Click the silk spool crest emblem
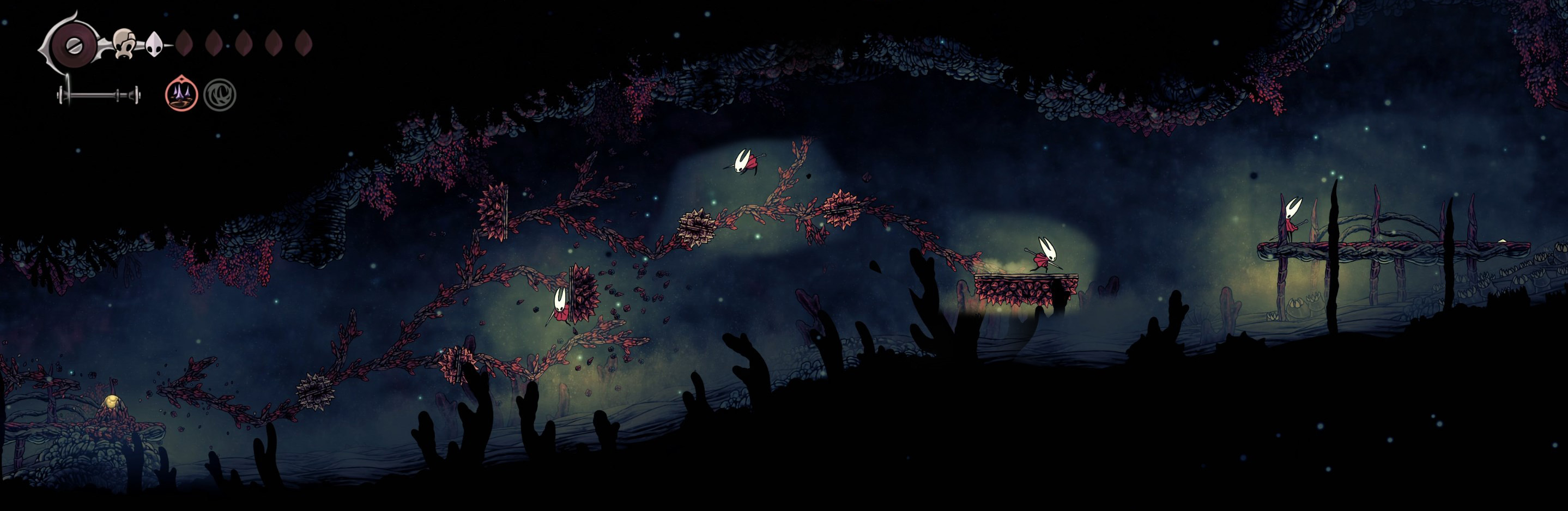 pyautogui.click(x=72, y=45)
